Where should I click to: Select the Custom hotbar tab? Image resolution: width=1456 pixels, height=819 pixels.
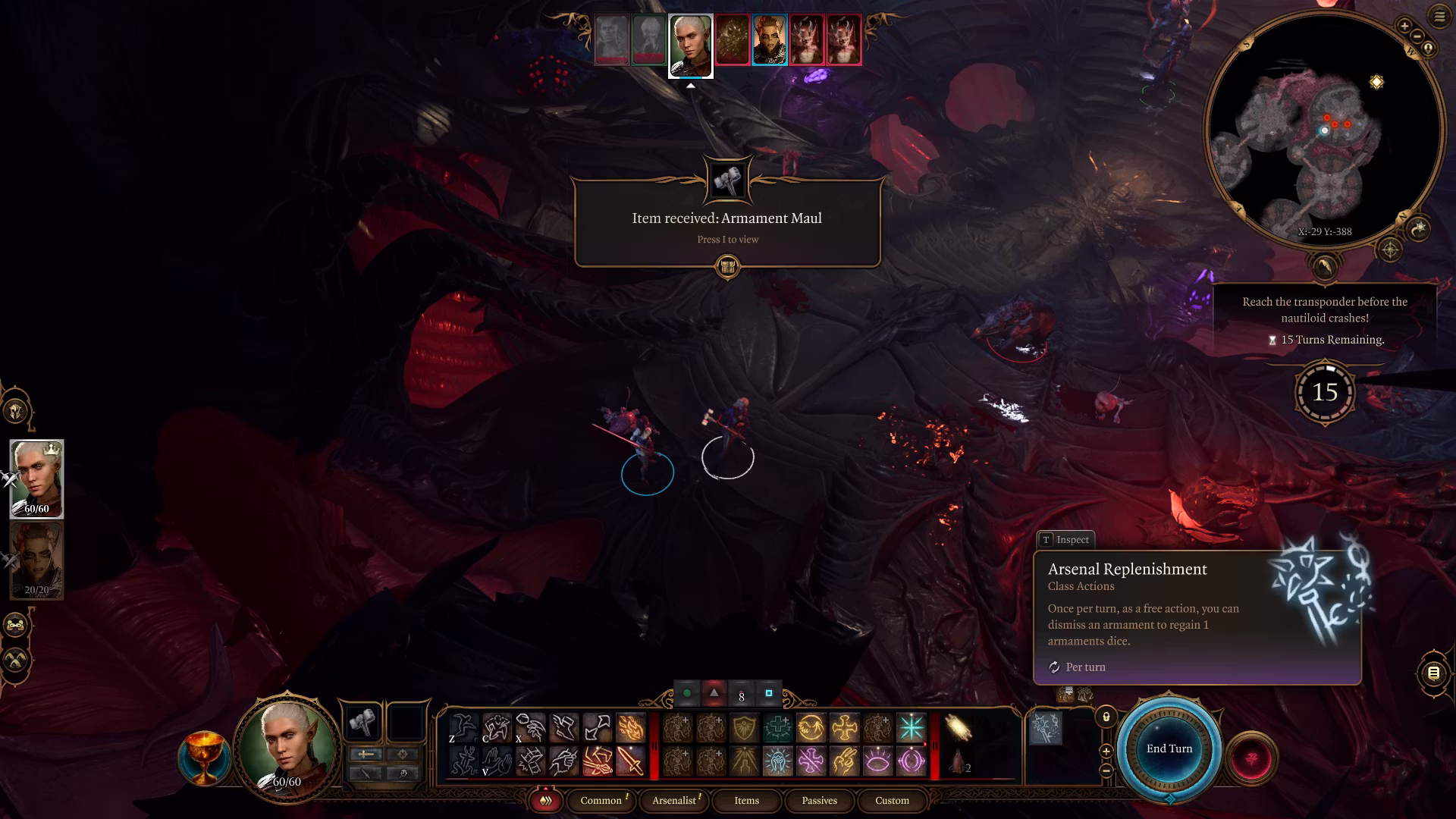[892, 800]
